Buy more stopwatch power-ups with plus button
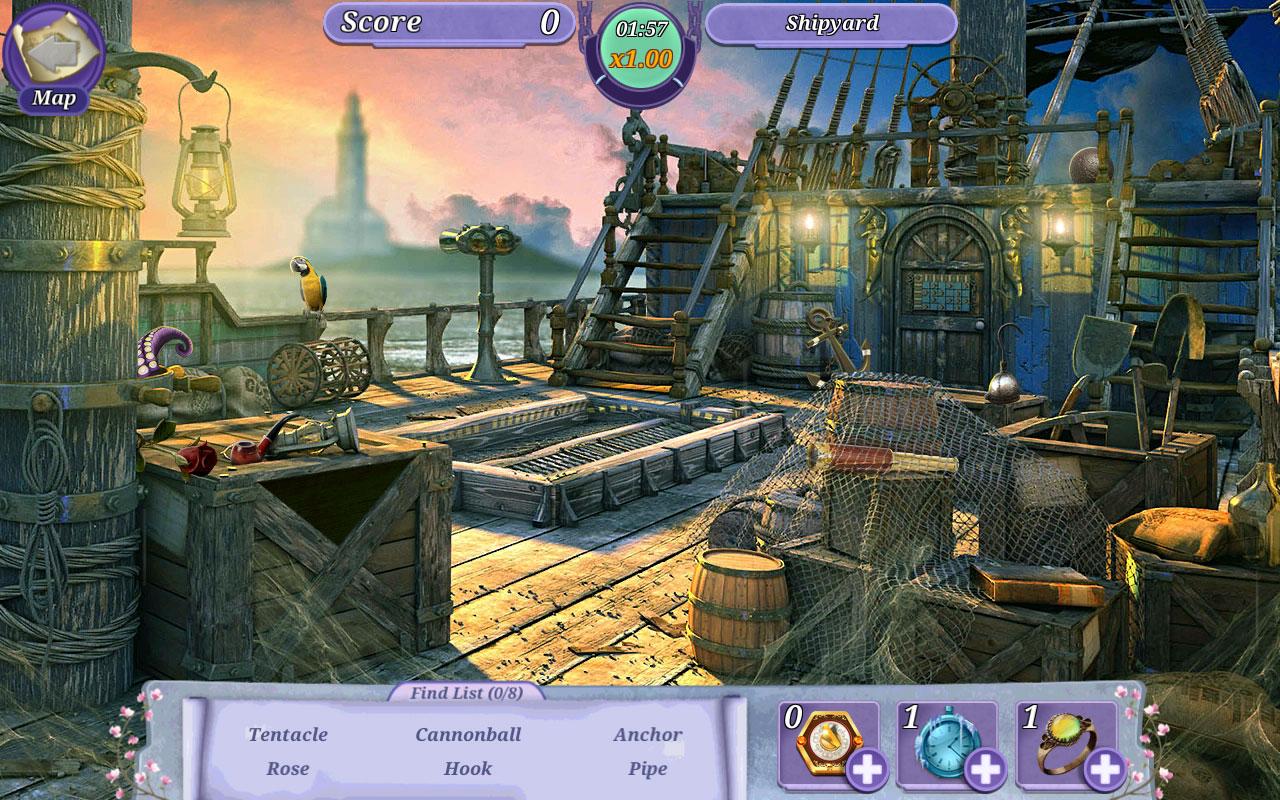 click(x=985, y=769)
